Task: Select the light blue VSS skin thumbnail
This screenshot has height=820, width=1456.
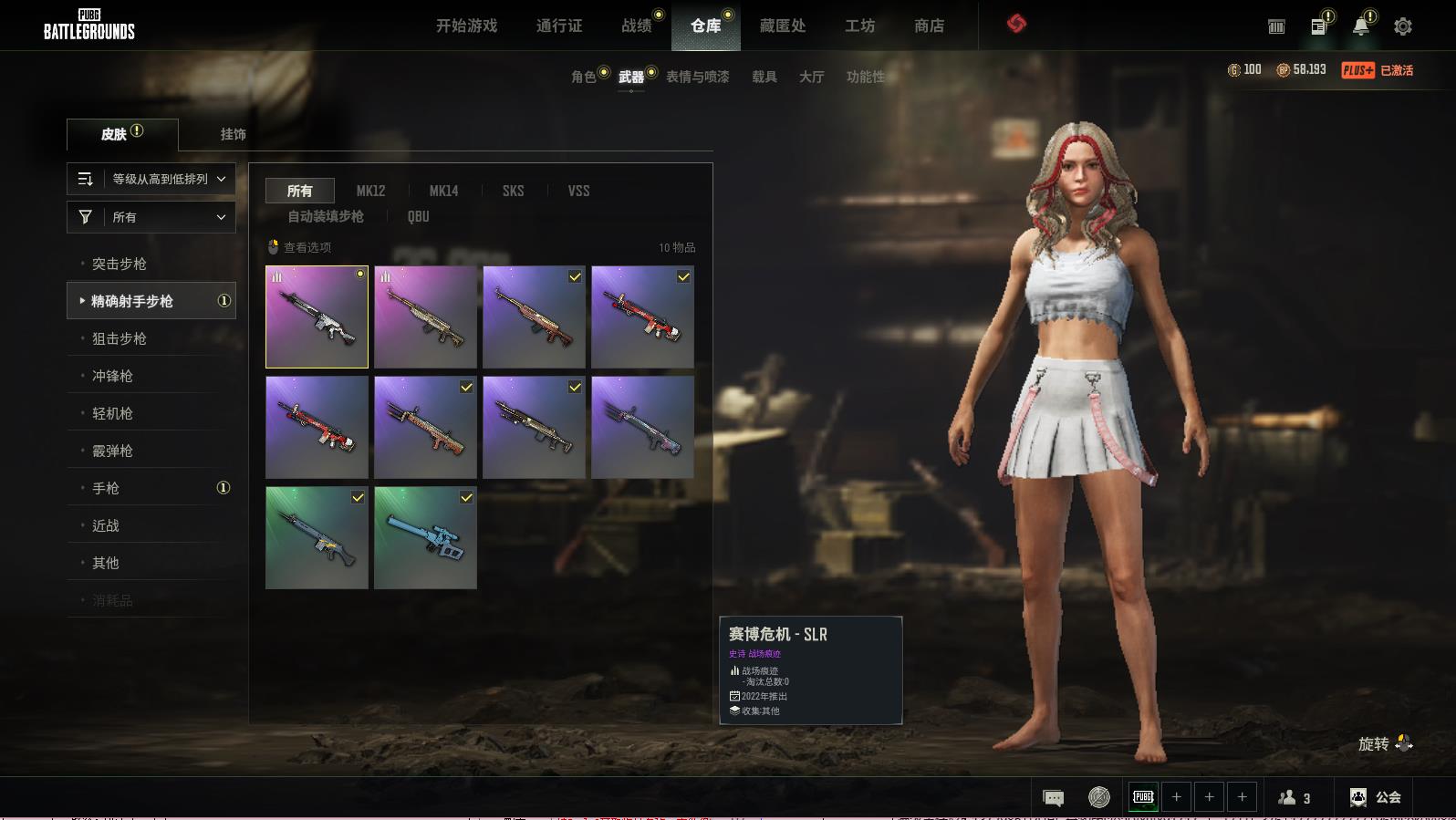Action: 425,537
